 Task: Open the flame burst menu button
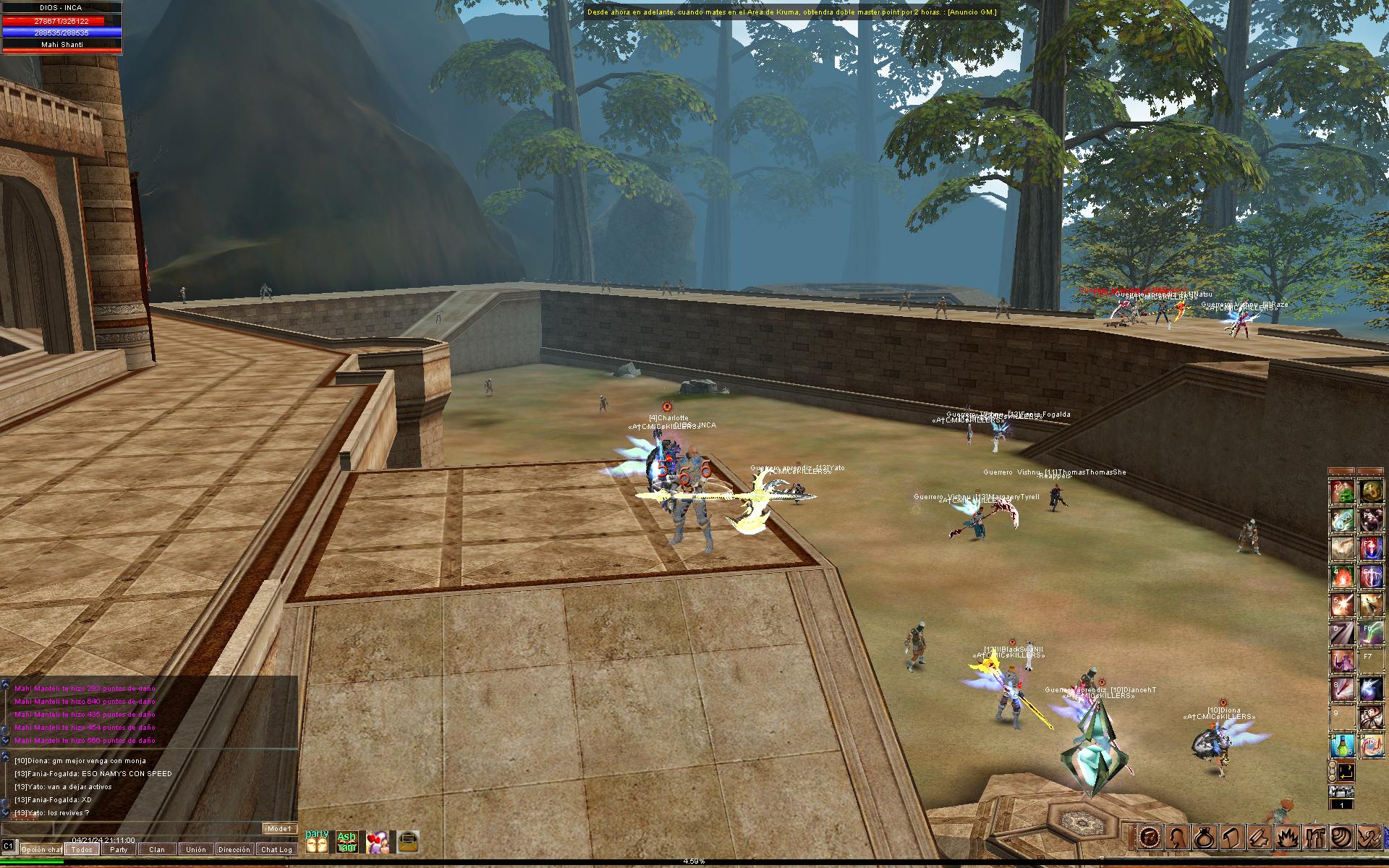pos(1288,837)
